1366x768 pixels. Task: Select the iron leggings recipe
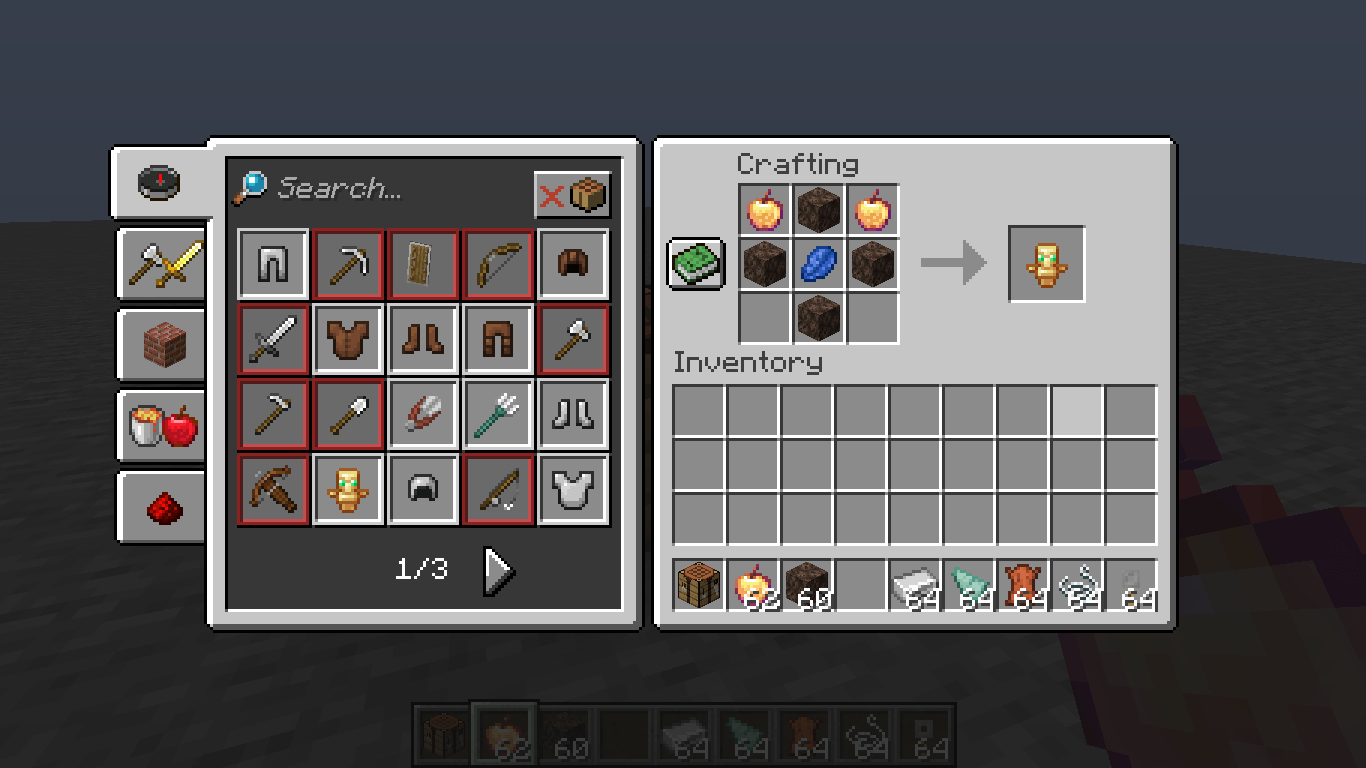[272, 264]
